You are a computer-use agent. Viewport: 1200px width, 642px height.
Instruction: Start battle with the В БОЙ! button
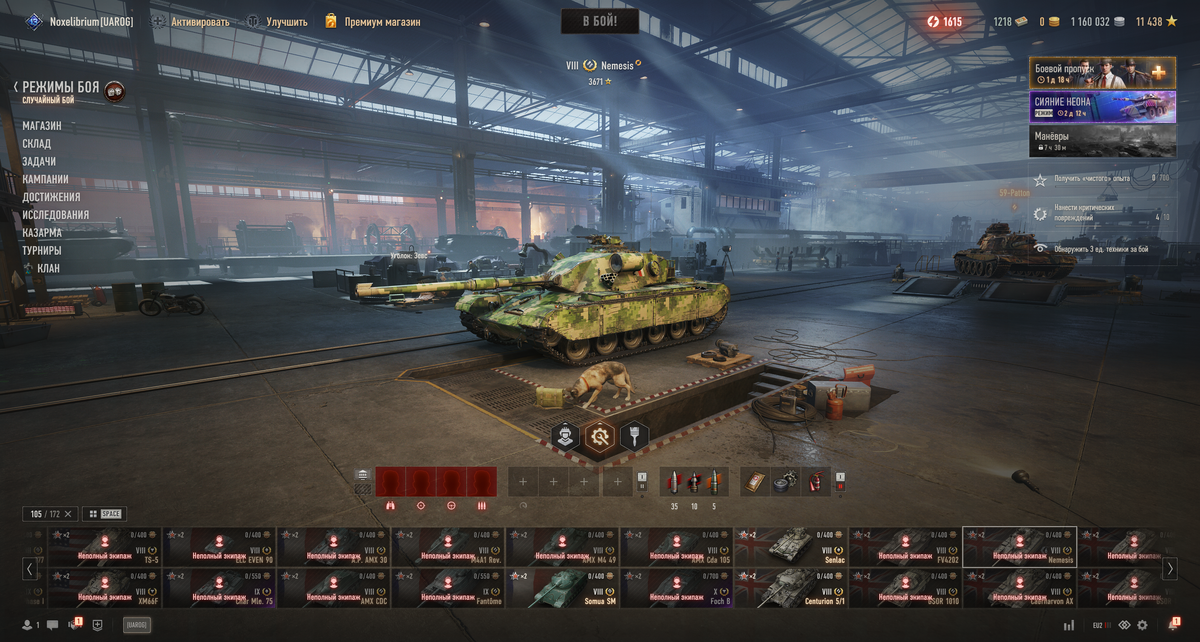[x=599, y=21]
